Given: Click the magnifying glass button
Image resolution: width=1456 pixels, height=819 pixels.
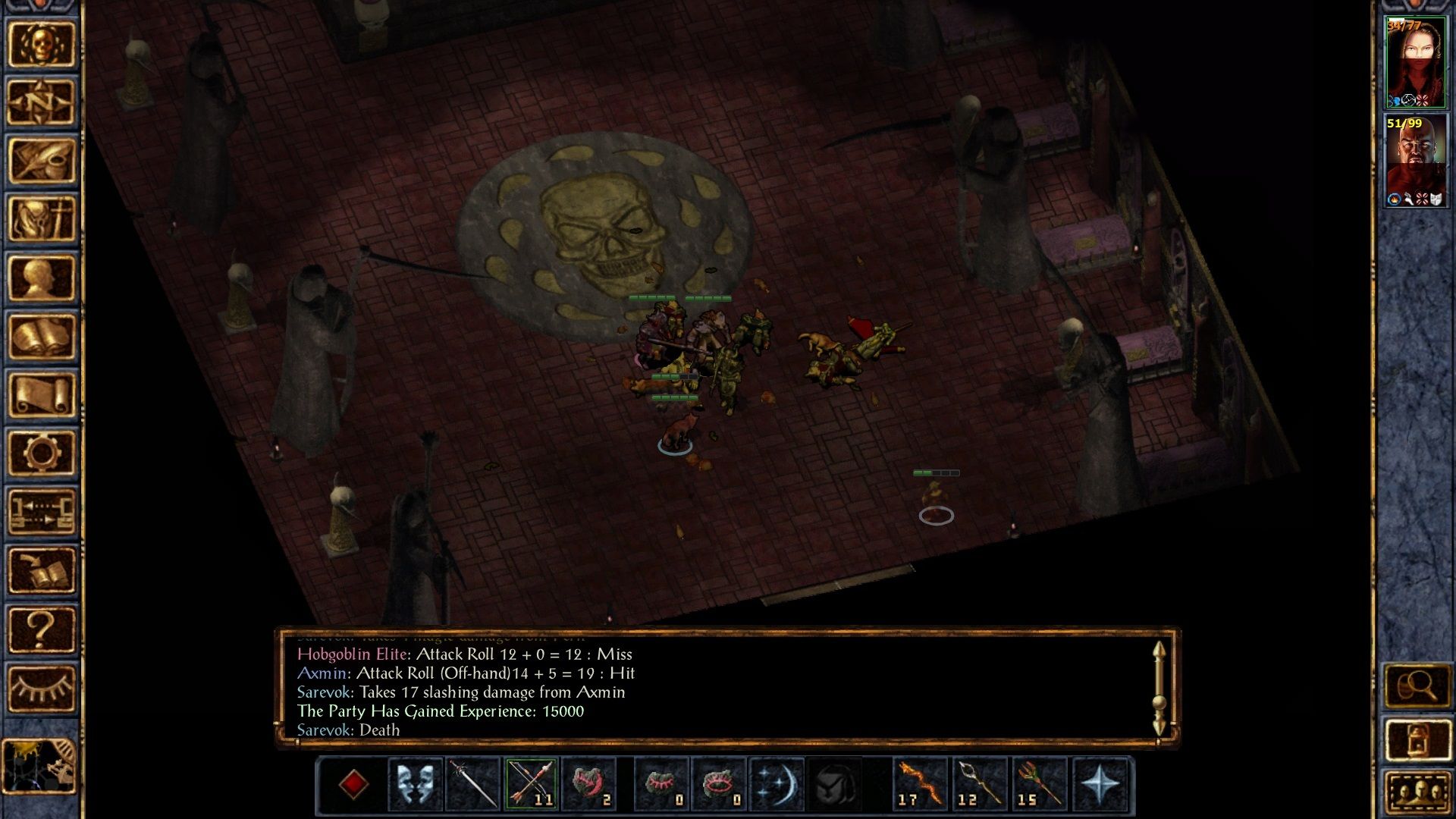Looking at the screenshot, I should (1417, 687).
